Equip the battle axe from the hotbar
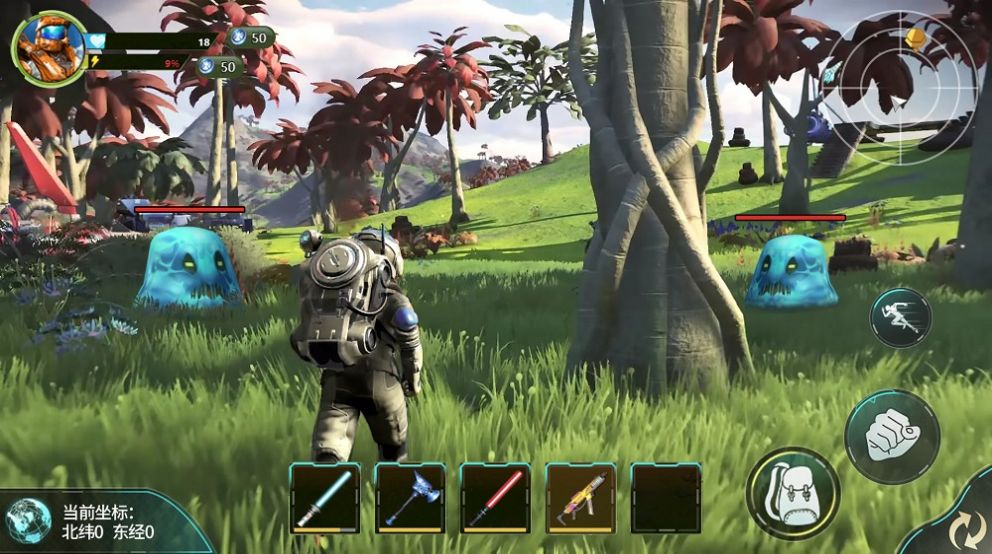Viewport: 992px width, 554px height. pyautogui.click(x=410, y=497)
